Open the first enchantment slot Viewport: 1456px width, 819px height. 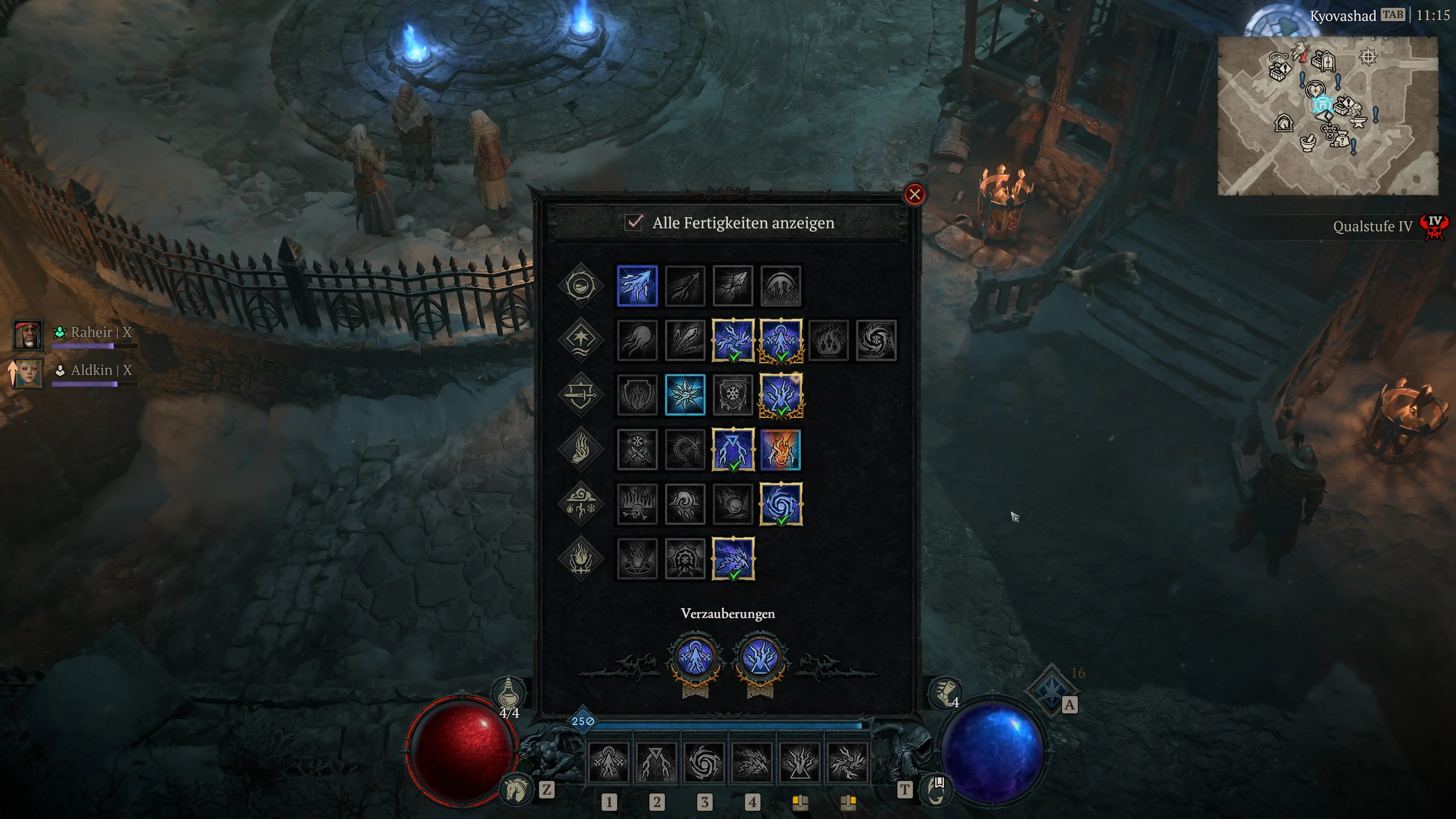(695, 659)
